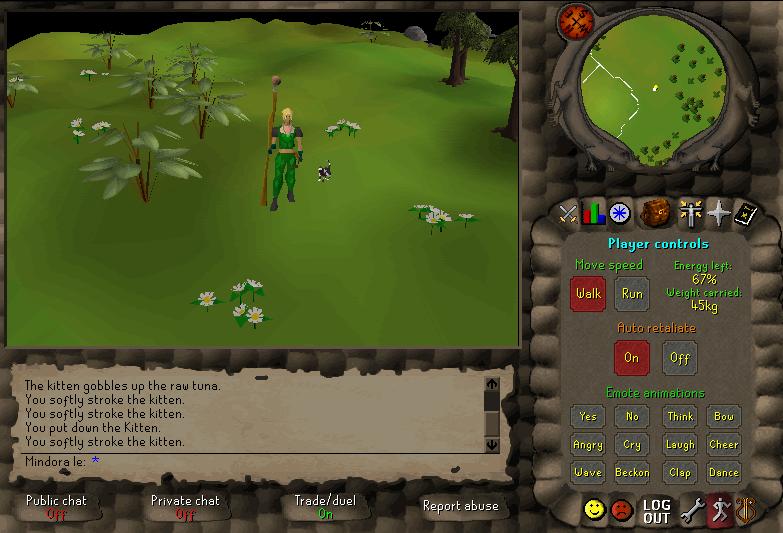Toggle the Public chat setting

tap(56, 506)
